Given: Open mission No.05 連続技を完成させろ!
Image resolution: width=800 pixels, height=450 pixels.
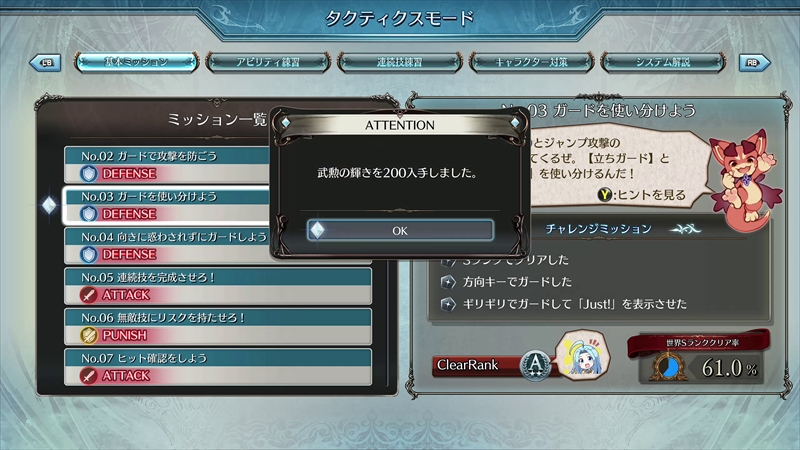Looking at the screenshot, I should pyautogui.click(x=218, y=285).
